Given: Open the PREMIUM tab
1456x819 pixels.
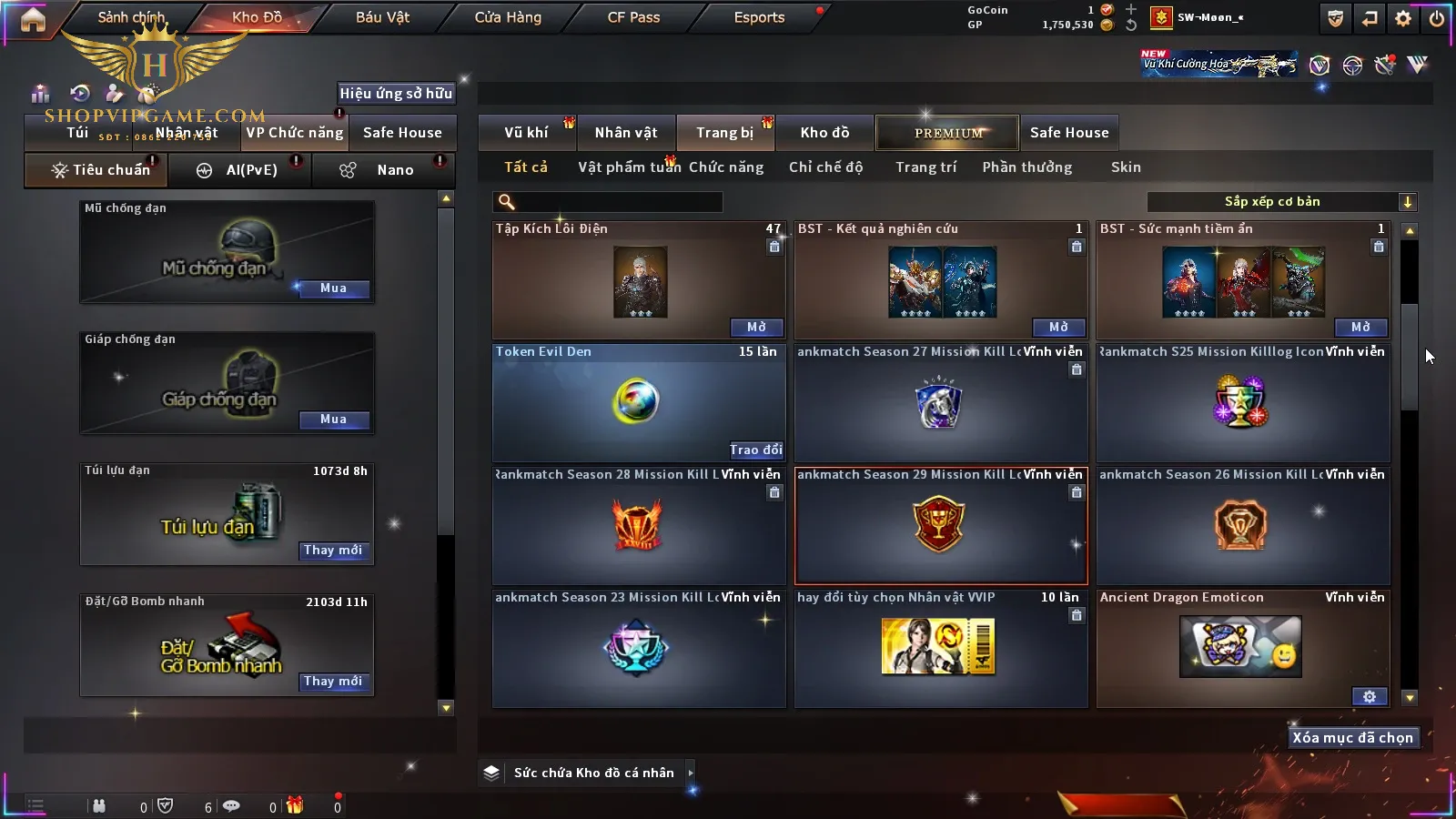Looking at the screenshot, I should click(x=948, y=133).
